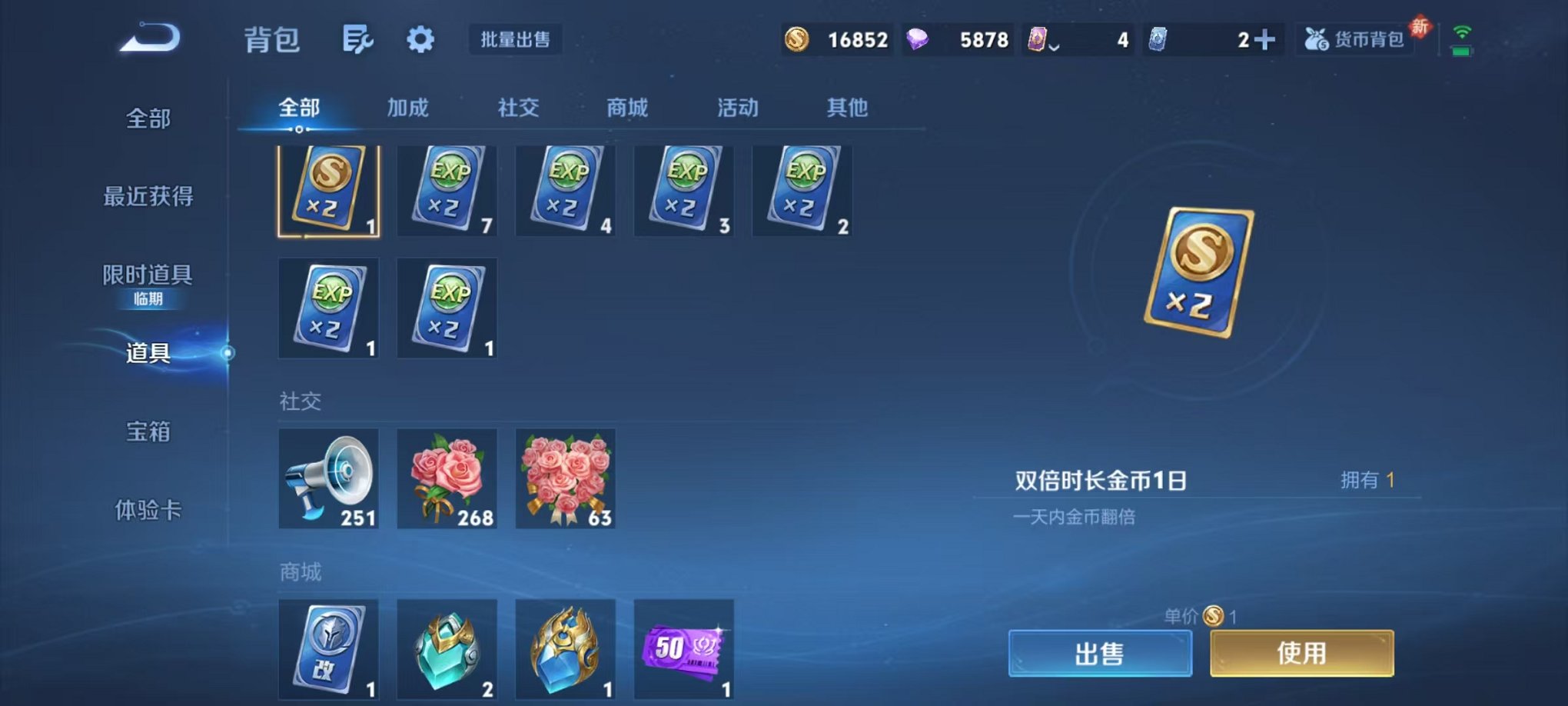Click the item repair/edit tool icon beside 背包

click(x=358, y=40)
